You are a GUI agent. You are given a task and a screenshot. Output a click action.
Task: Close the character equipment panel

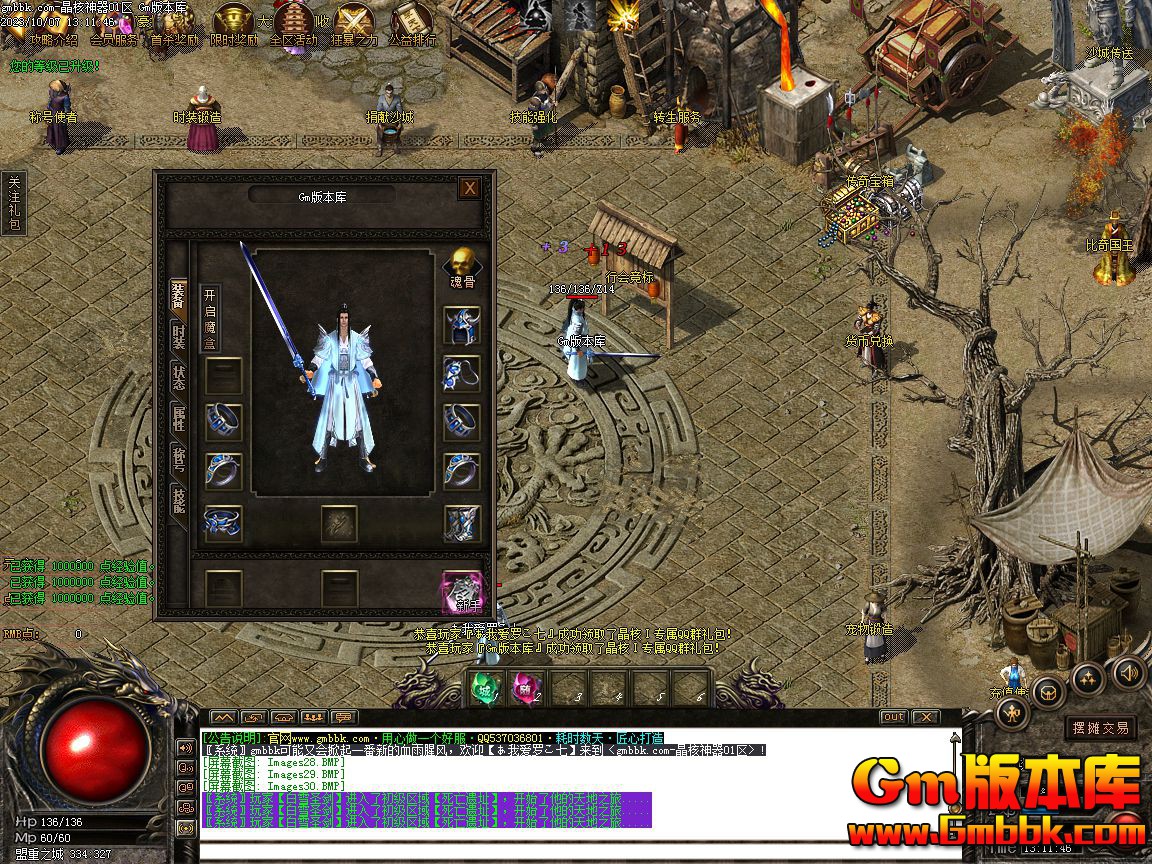point(469,187)
